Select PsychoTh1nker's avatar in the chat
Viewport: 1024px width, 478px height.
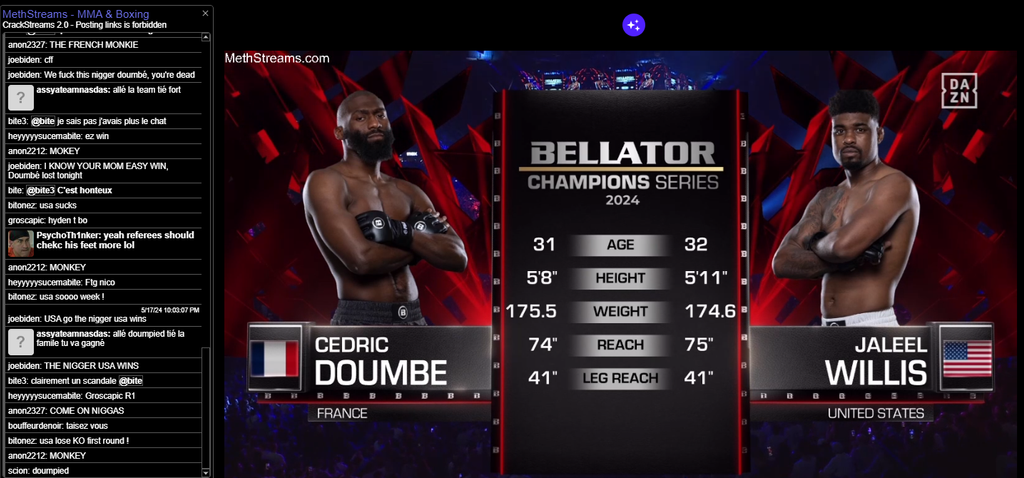(x=21, y=243)
